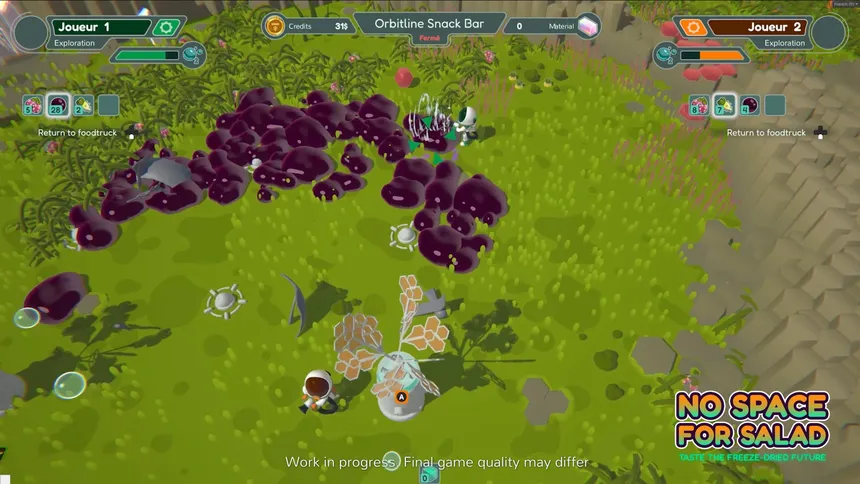The image size is (860, 484).
Task: Click the pink Material cube icon
Action: point(588,26)
